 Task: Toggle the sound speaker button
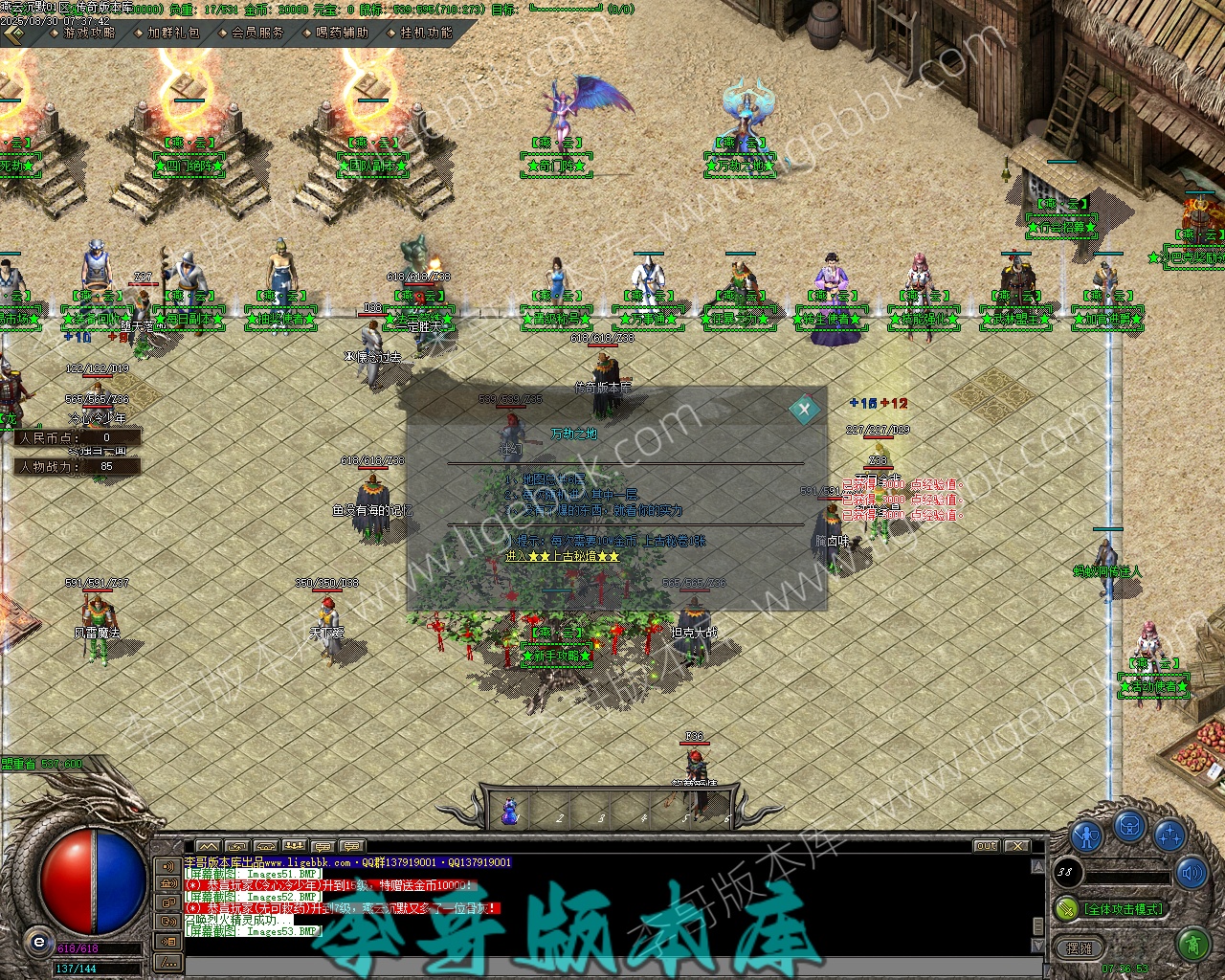click(1192, 873)
